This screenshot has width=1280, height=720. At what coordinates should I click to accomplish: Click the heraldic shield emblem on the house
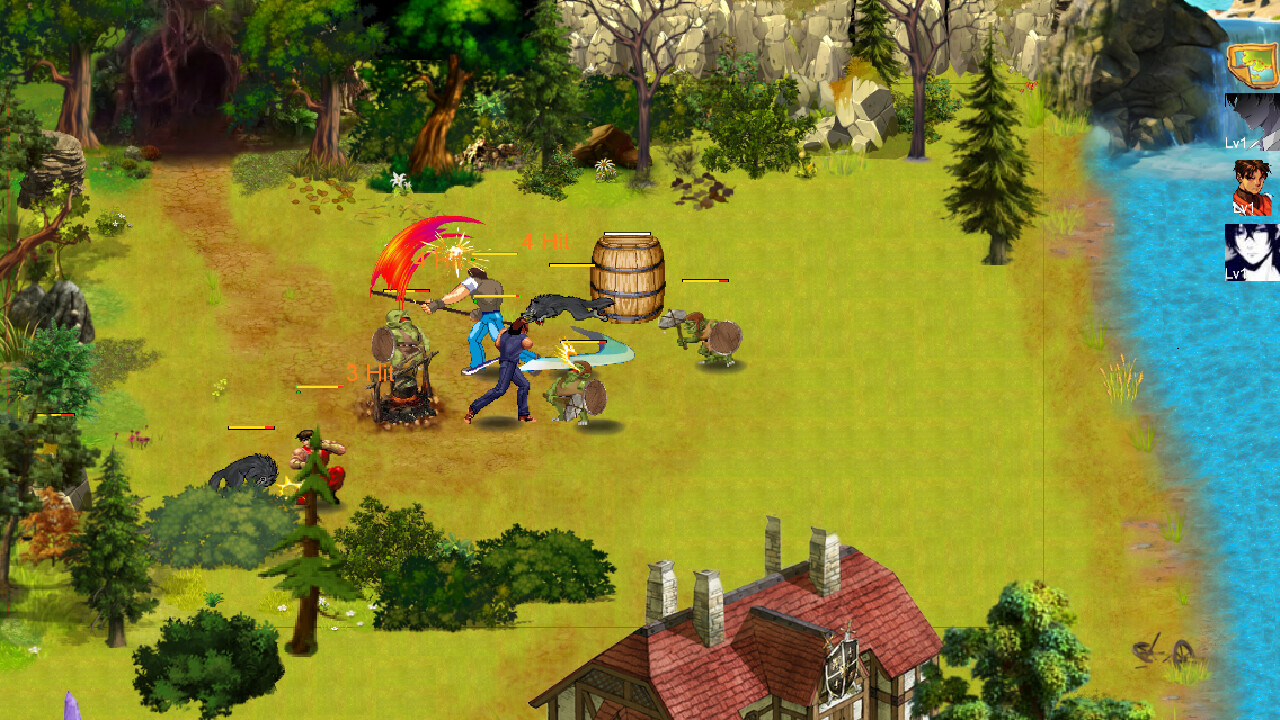[843, 667]
